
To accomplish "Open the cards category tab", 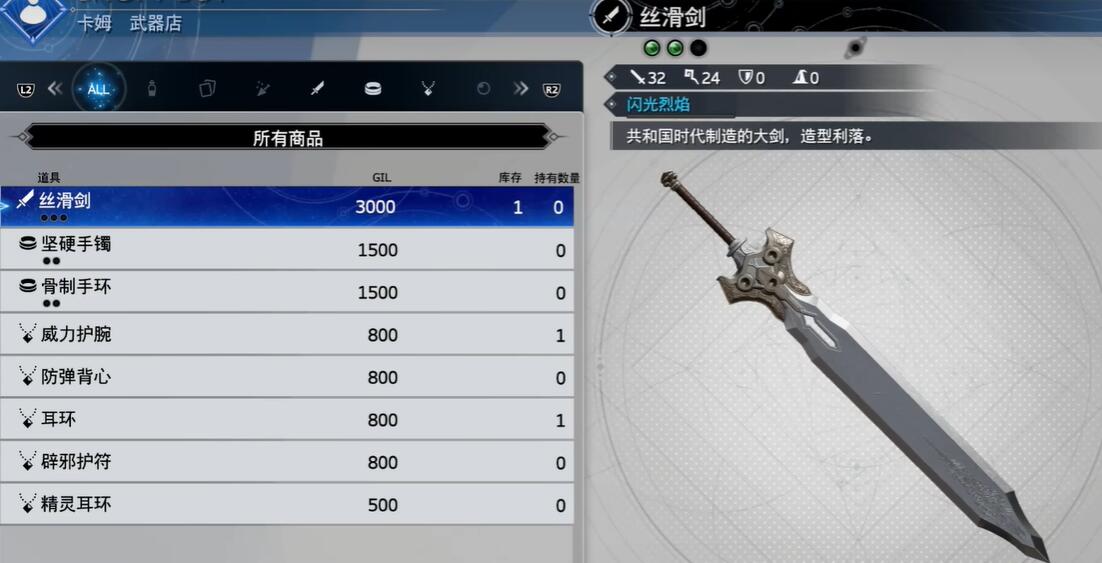I will click(207, 89).
